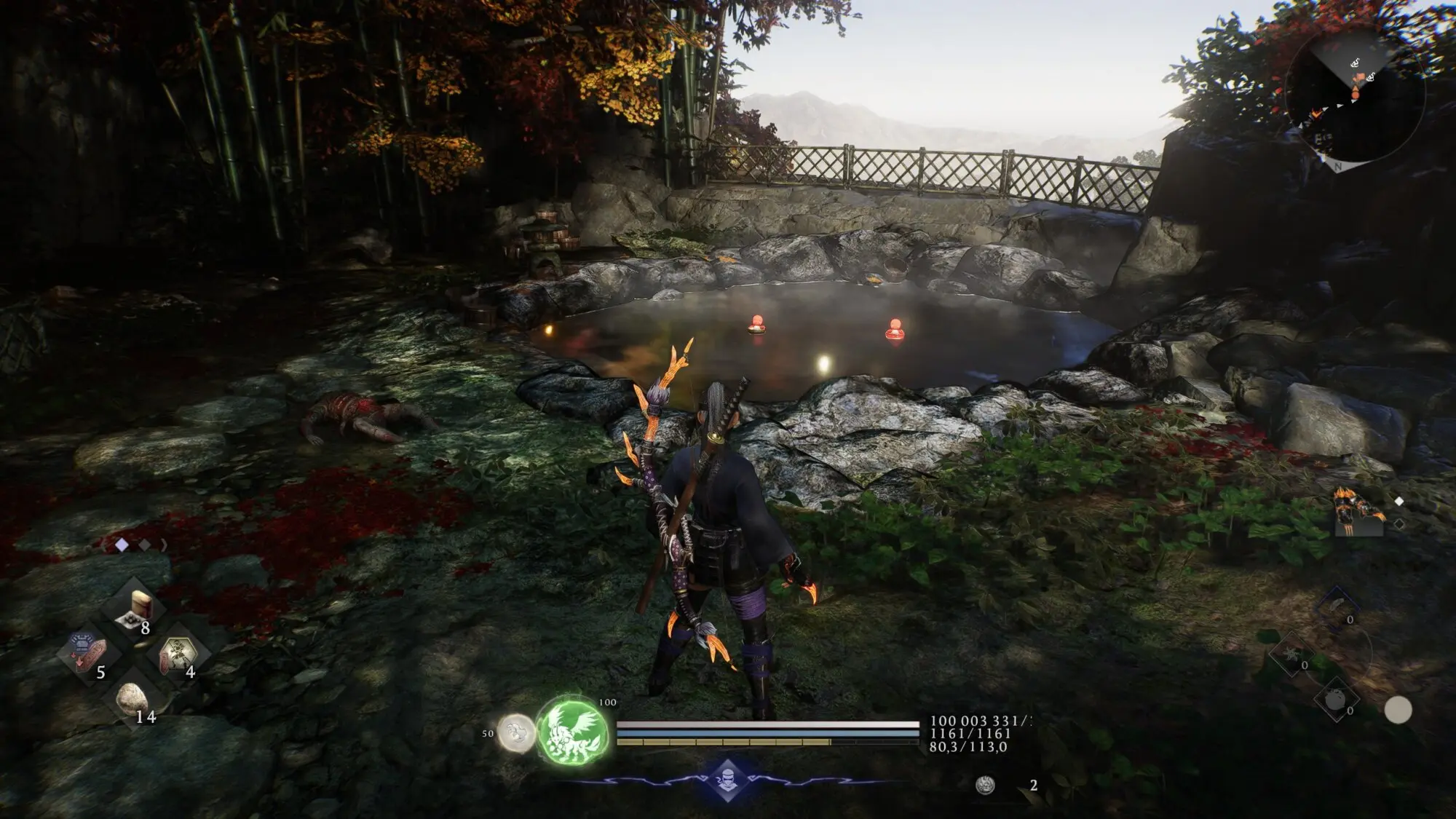Click the white yokai claw ability orb
The height and width of the screenshot is (819, 1456).
(516, 732)
